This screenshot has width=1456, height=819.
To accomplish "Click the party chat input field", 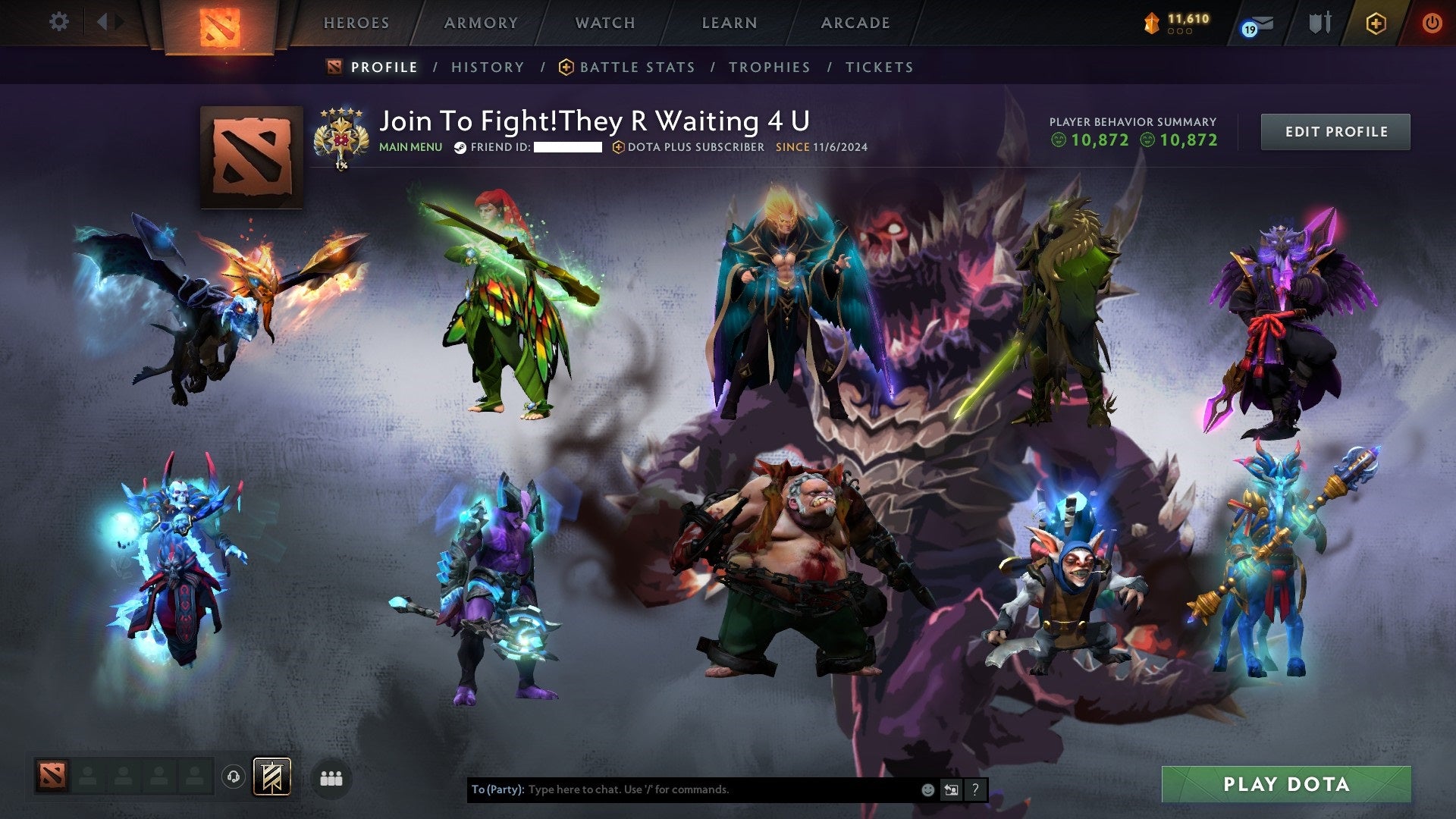I will (x=682, y=789).
